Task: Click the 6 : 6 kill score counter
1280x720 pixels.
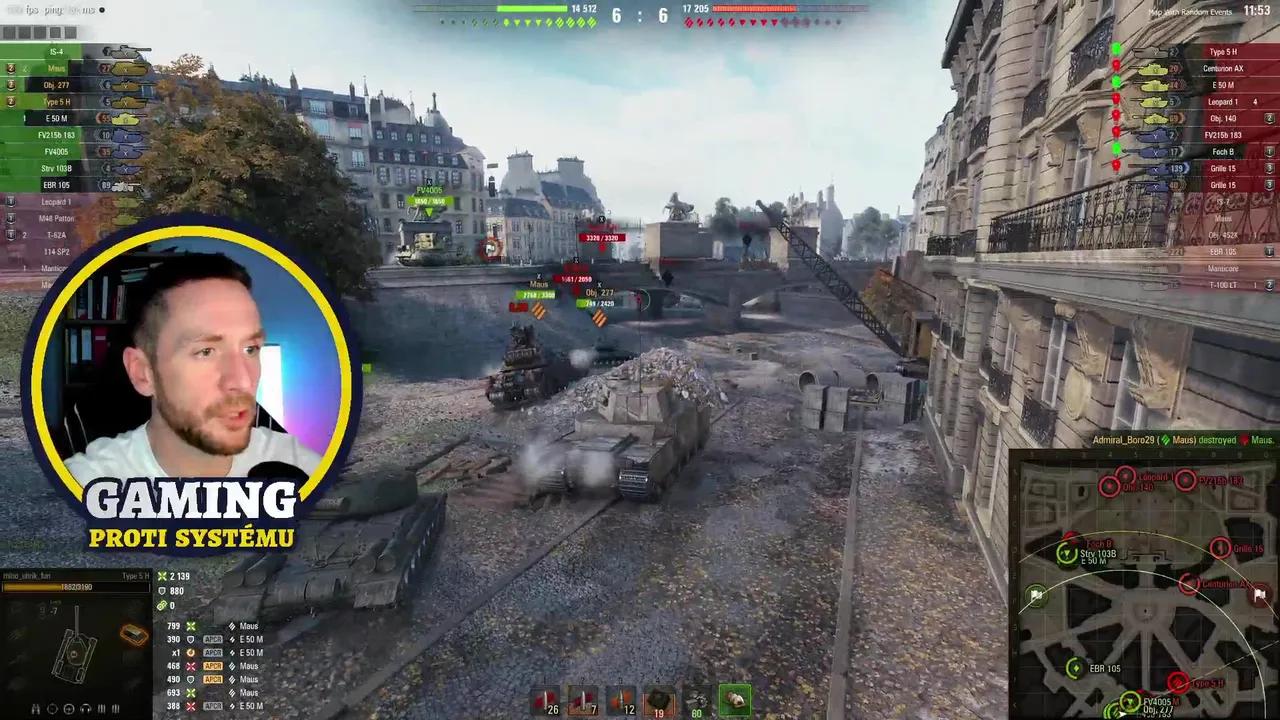Action: pyautogui.click(x=640, y=16)
